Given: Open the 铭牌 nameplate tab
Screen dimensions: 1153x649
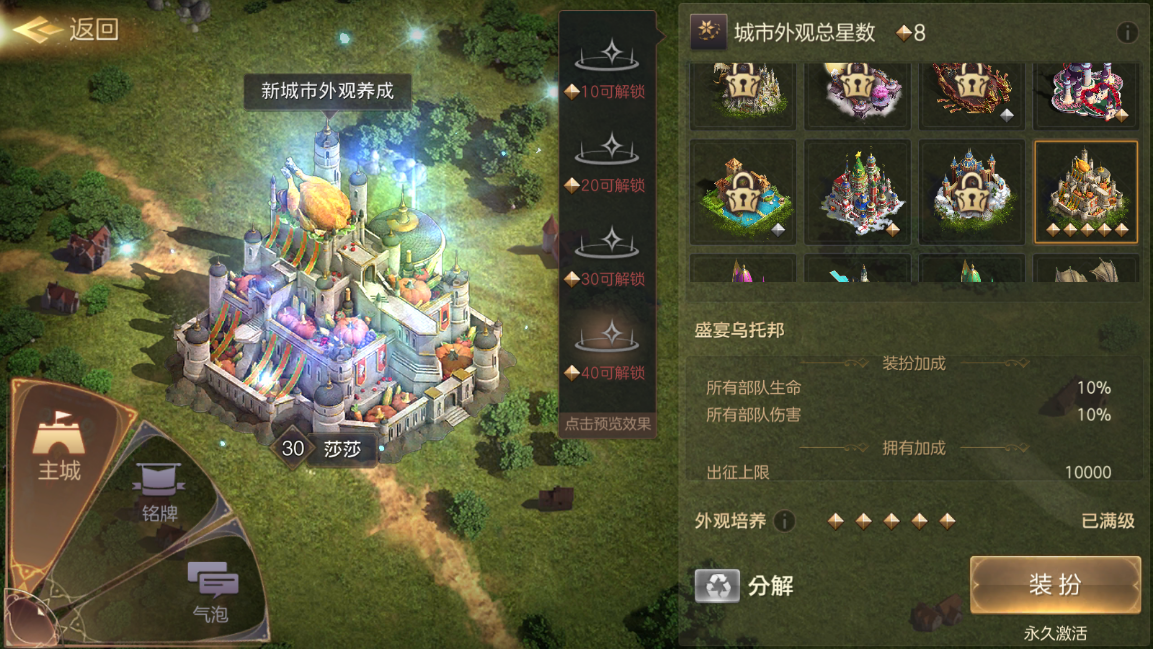Looking at the screenshot, I should point(159,492).
